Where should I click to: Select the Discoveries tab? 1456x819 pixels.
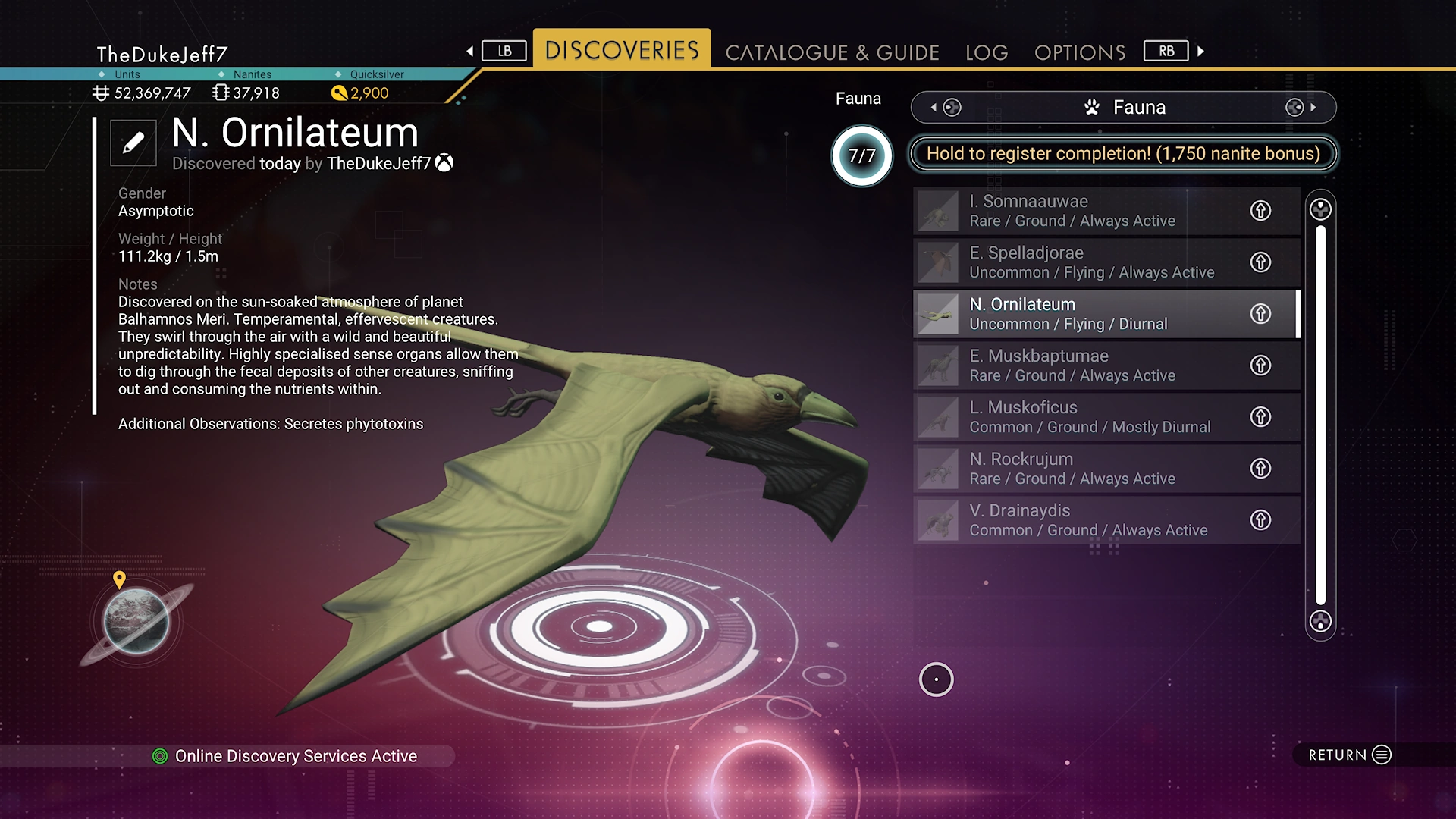click(x=622, y=50)
